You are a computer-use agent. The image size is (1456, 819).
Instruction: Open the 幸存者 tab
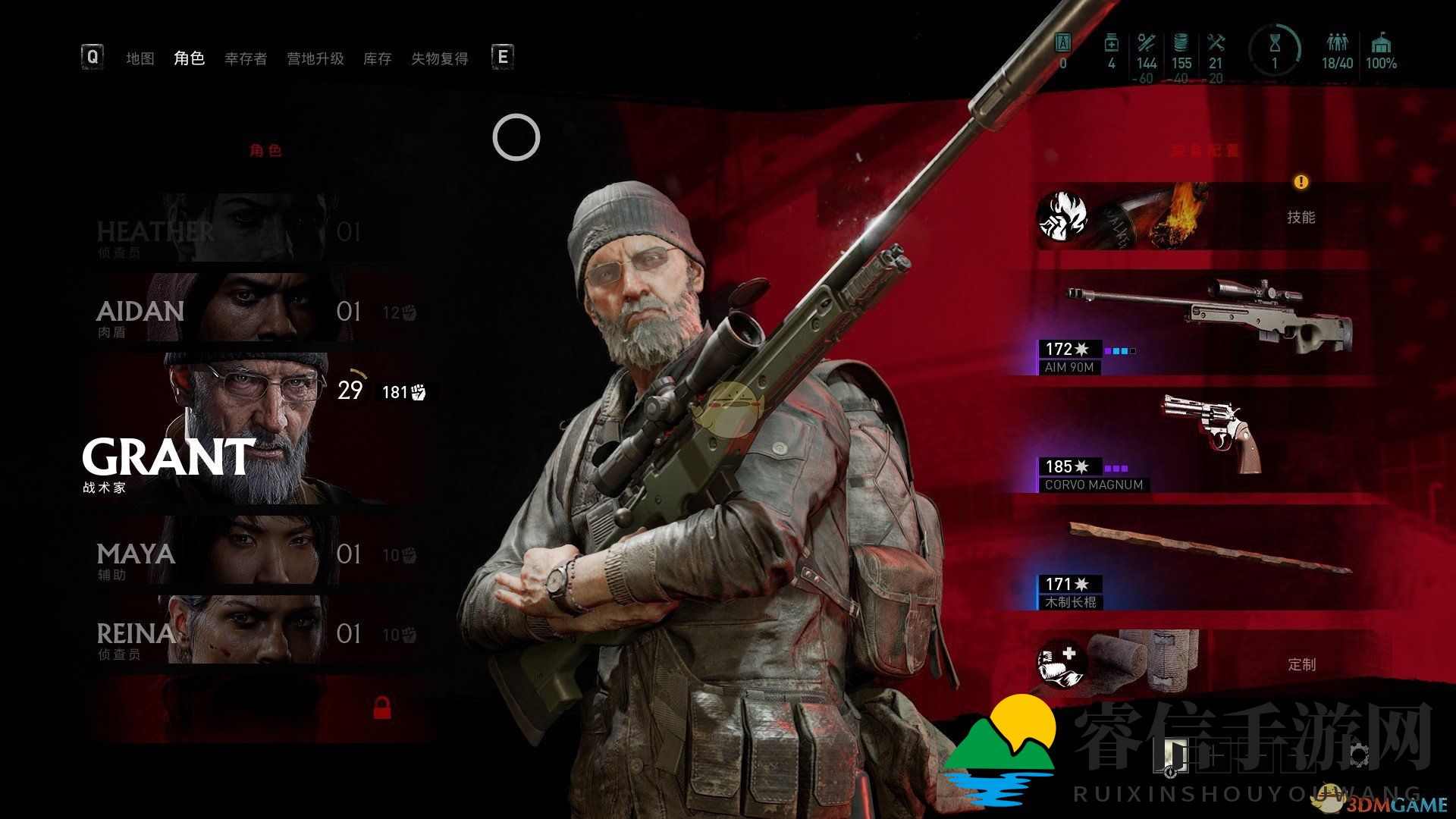coord(246,58)
